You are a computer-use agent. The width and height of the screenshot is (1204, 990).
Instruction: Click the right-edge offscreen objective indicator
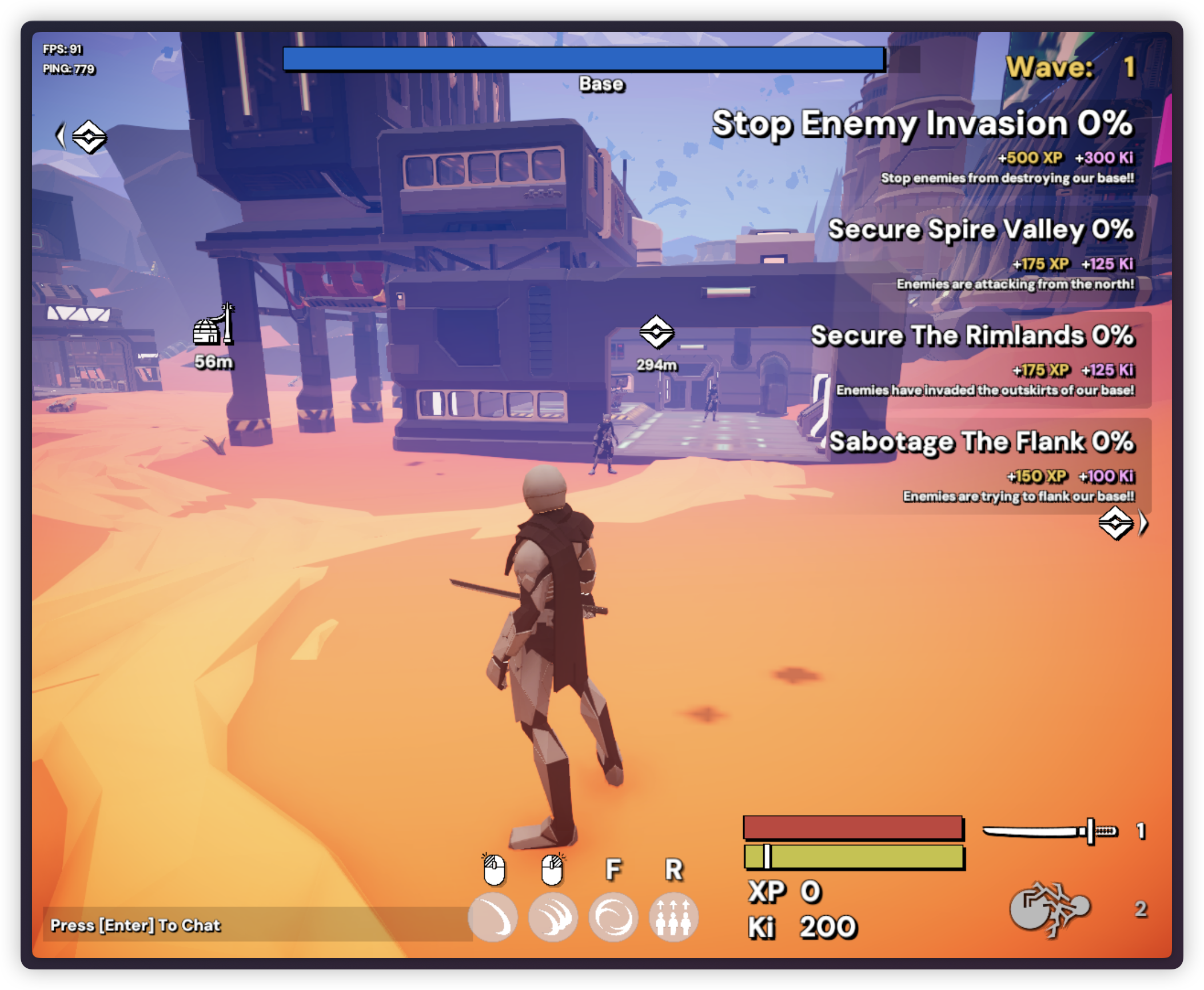click(1121, 523)
